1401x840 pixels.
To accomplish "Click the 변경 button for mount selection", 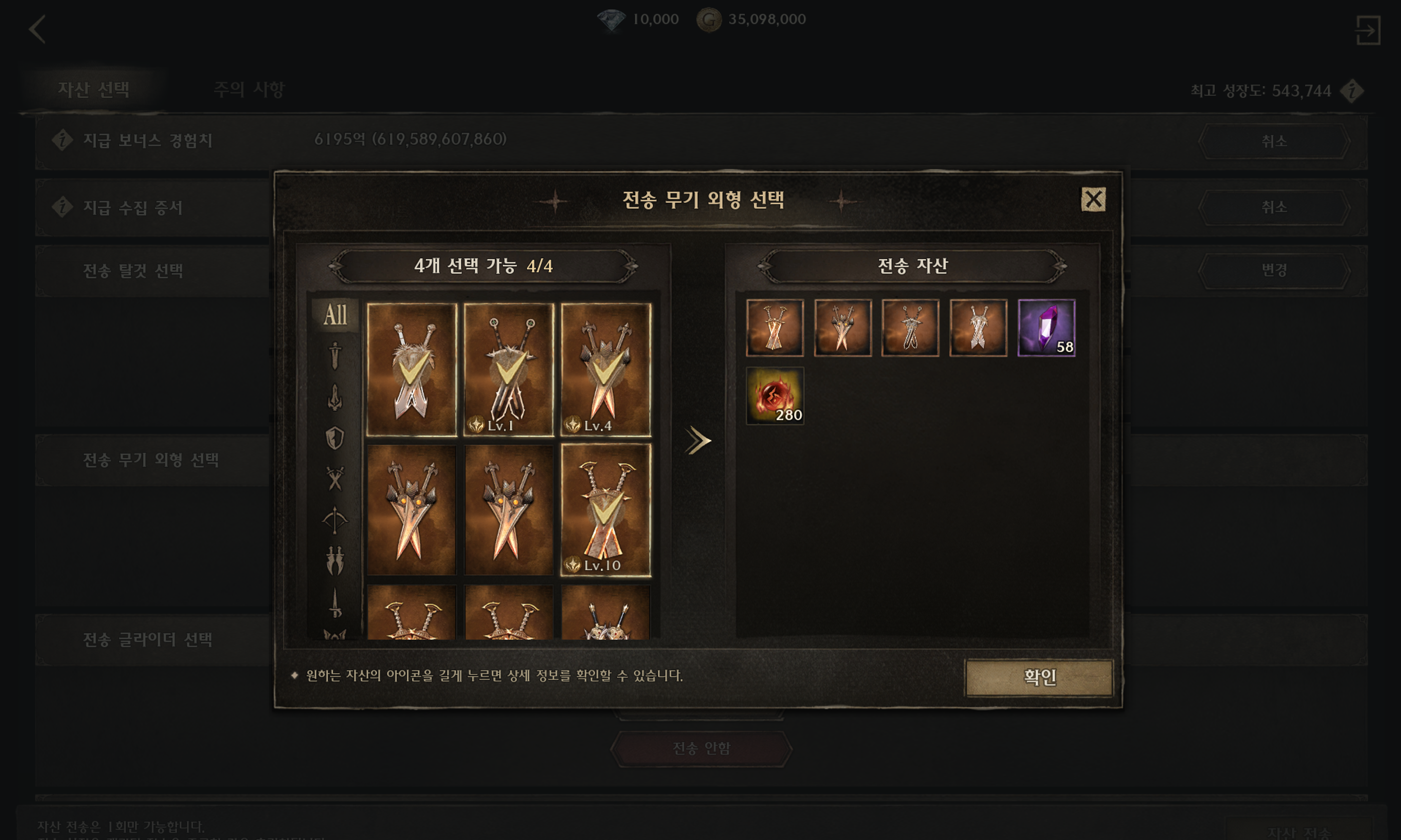I will click(x=1274, y=270).
